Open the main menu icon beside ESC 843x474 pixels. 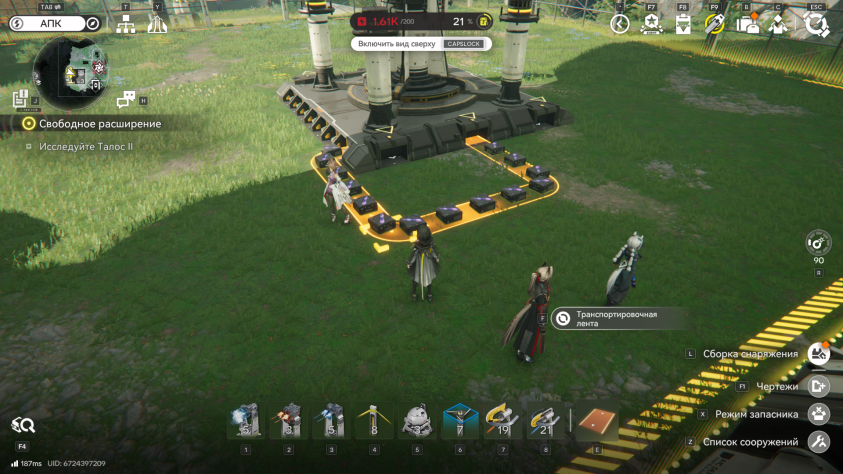pos(816,24)
